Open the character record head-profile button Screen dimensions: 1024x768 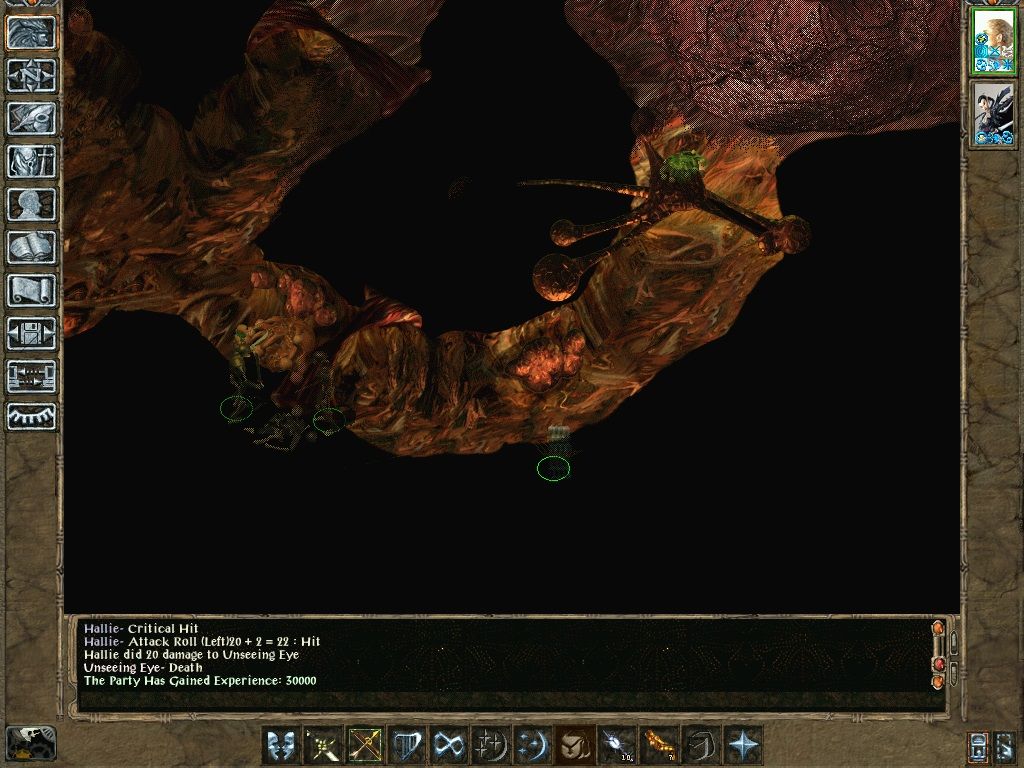tap(32, 204)
